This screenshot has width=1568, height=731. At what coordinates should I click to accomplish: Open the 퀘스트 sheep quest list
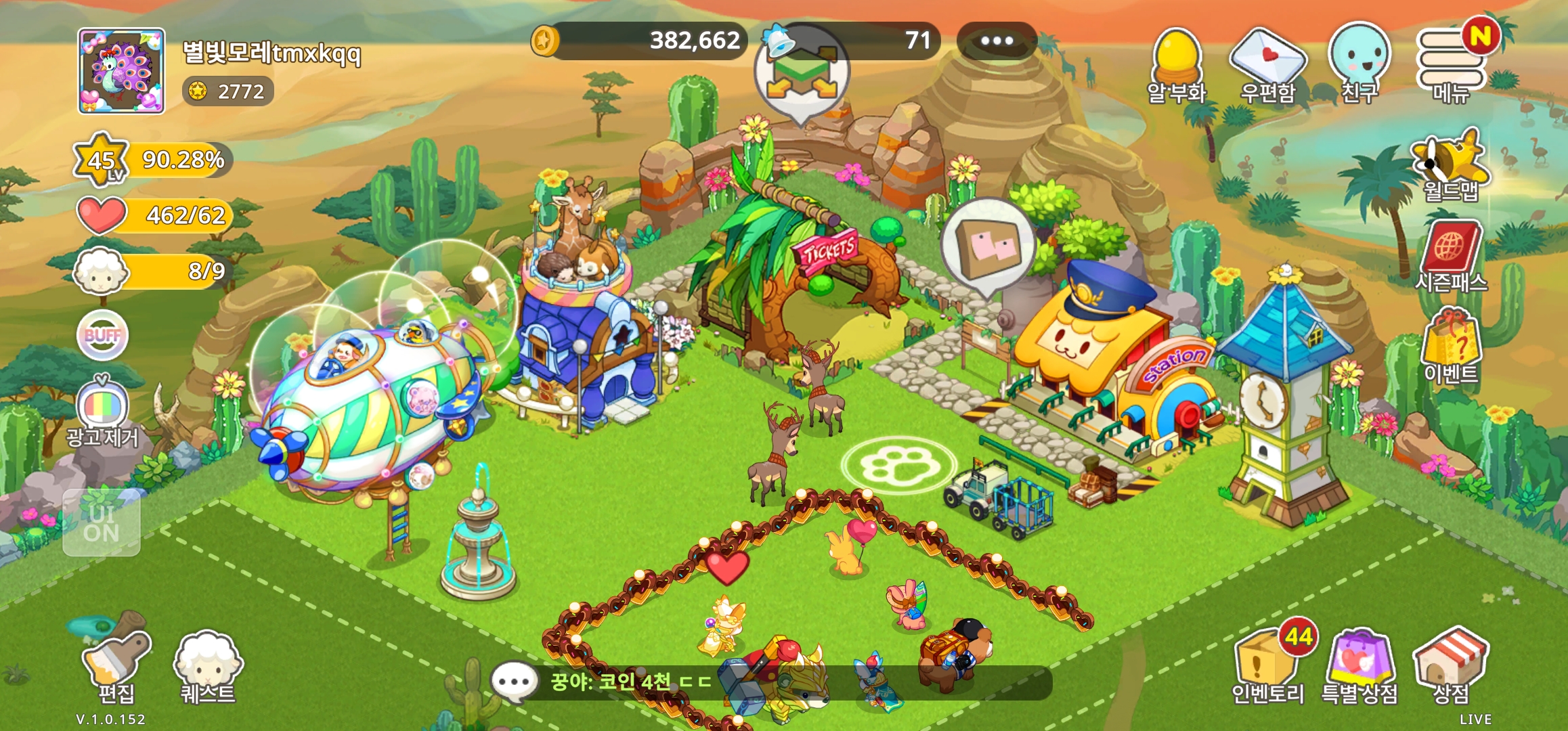point(207,663)
